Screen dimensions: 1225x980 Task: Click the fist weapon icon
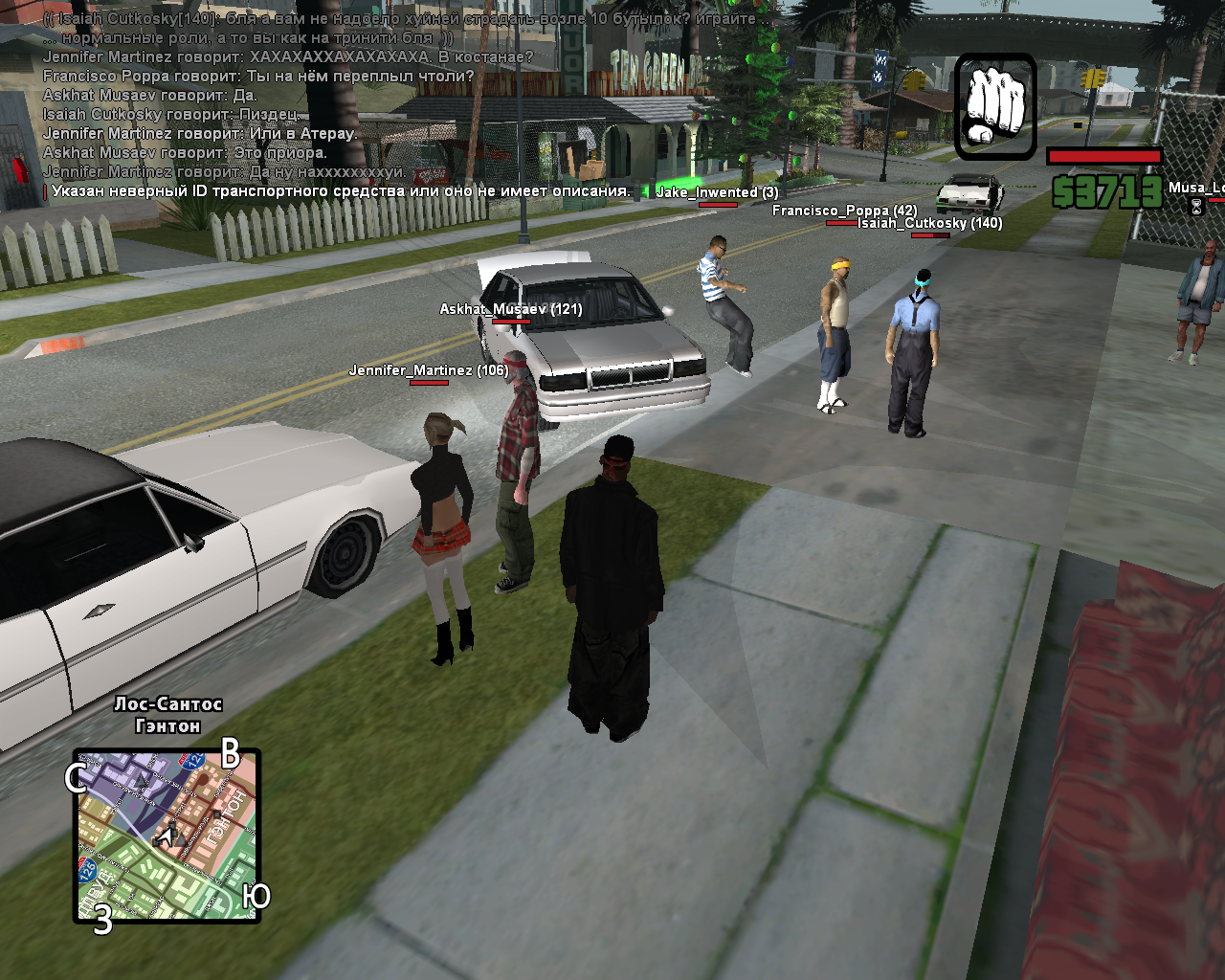pos(995,105)
